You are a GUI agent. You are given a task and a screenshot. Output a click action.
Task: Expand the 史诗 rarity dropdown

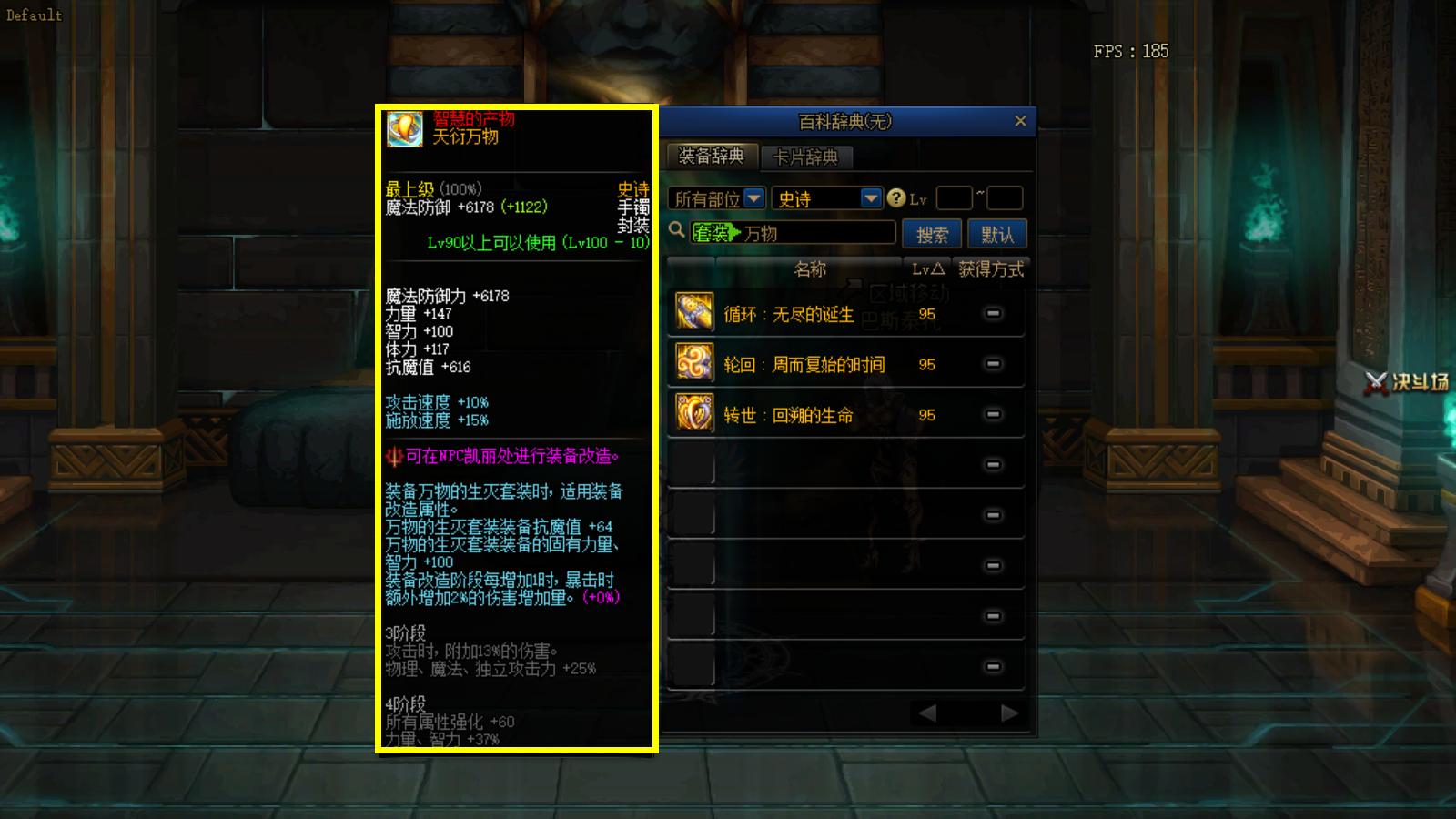pos(871,197)
